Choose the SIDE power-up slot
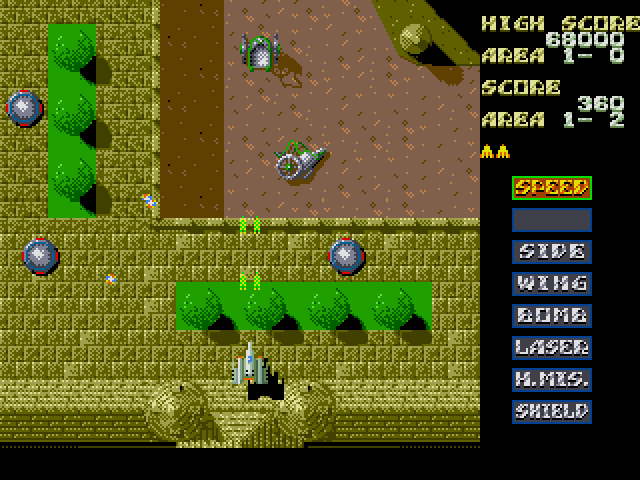This screenshot has width=640, height=480. pos(551,251)
